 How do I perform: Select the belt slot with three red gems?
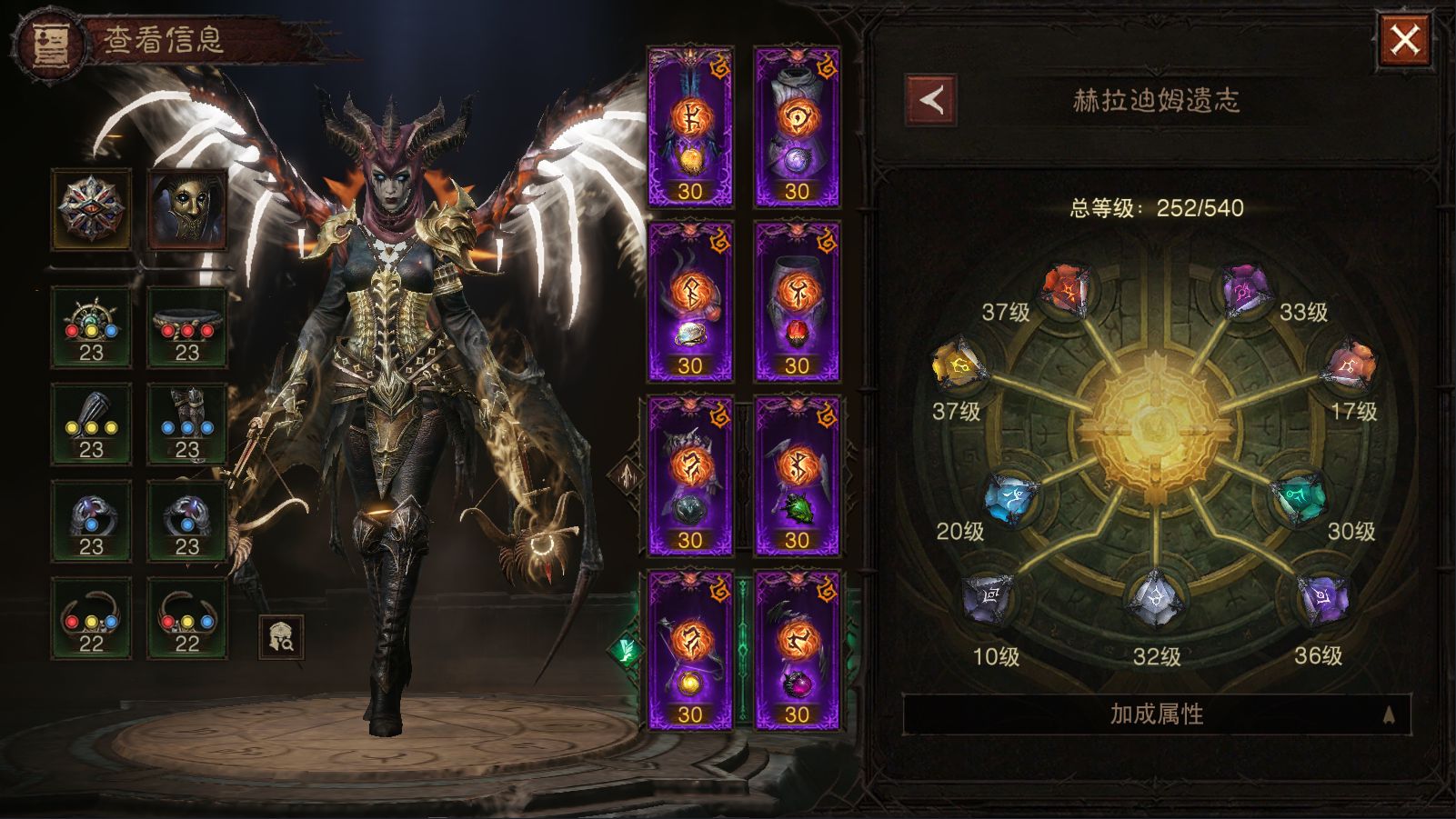tap(187, 327)
